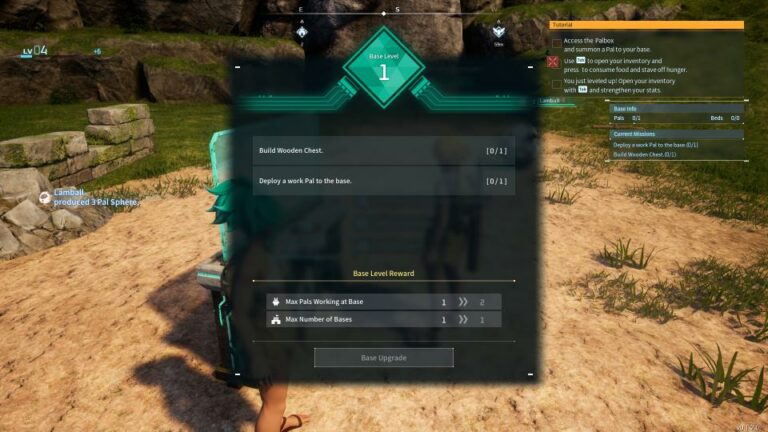The width and height of the screenshot is (768, 432).
Task: Select the Deploy a work Pal mission row
Action: [384, 181]
